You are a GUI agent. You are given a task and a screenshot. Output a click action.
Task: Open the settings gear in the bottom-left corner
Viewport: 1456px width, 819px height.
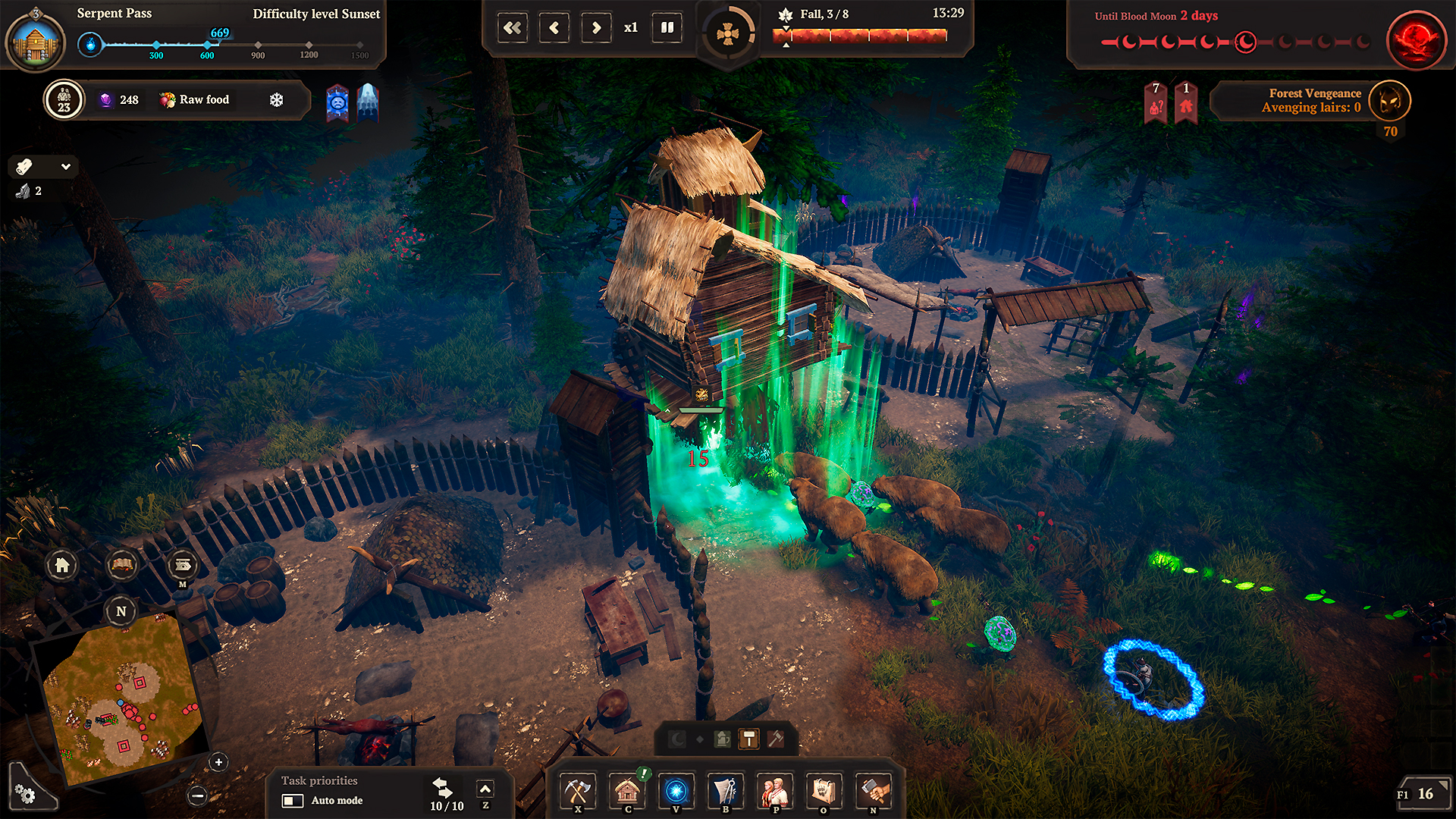[x=25, y=793]
